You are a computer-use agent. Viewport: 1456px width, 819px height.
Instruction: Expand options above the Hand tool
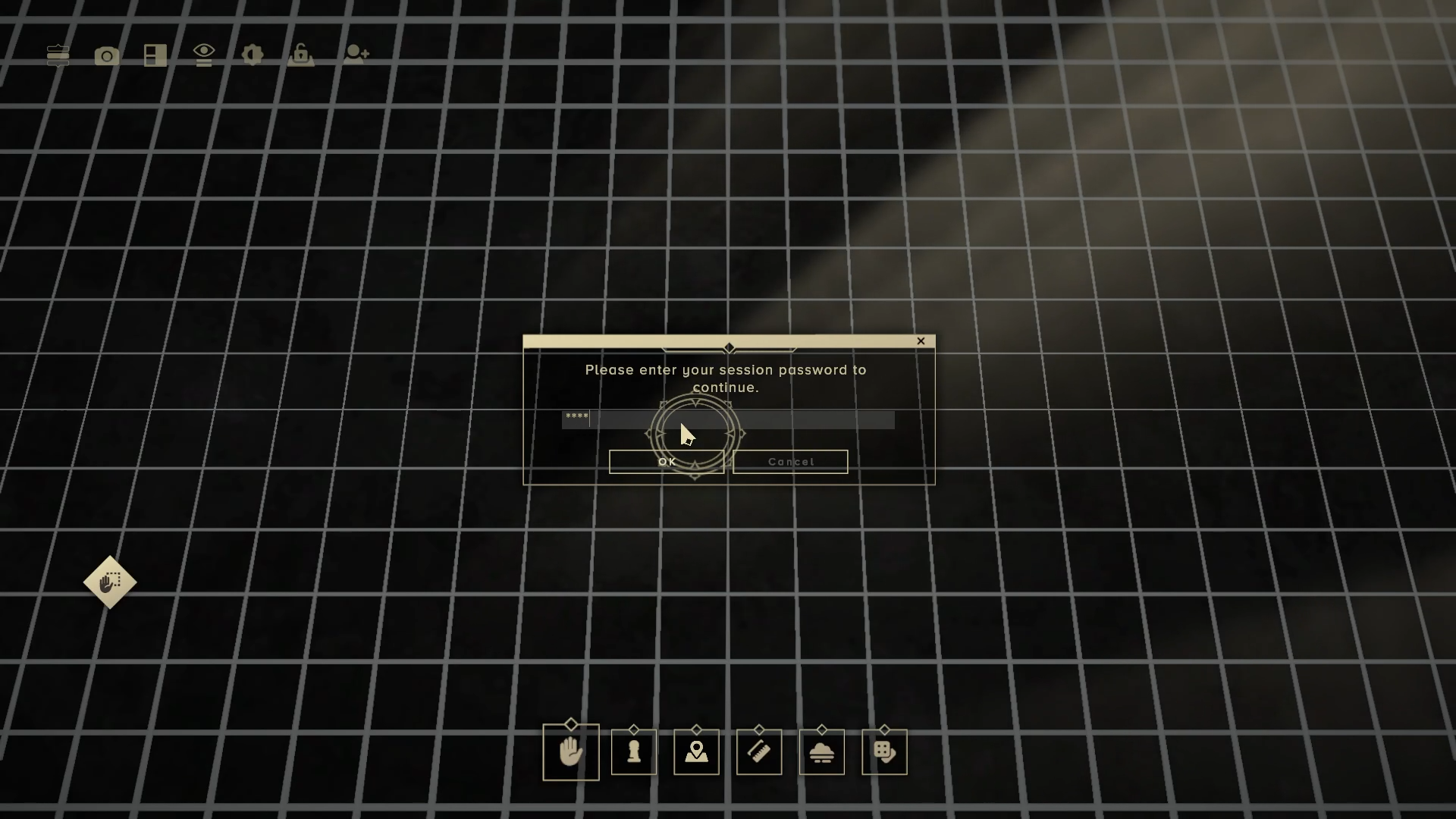click(x=570, y=723)
